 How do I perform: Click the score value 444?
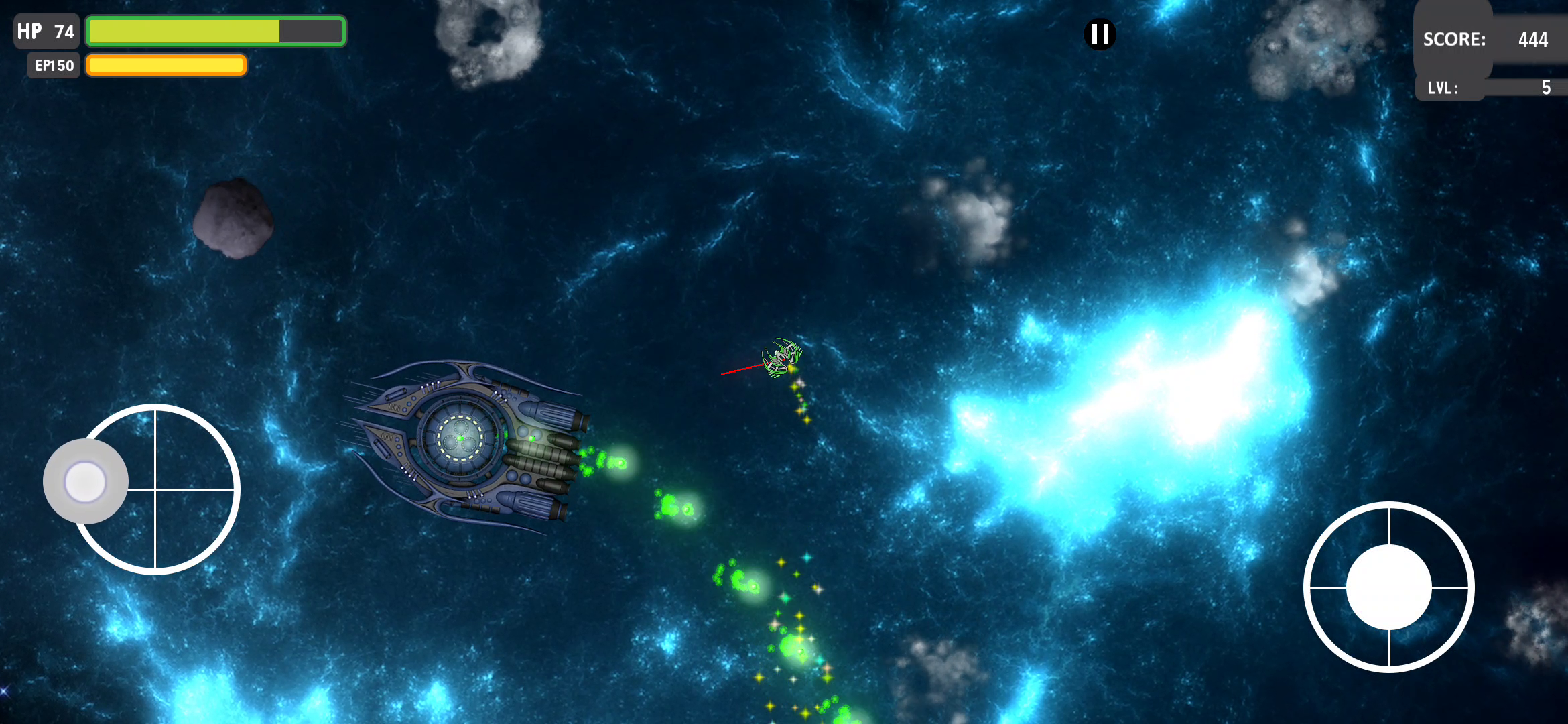(x=1534, y=40)
